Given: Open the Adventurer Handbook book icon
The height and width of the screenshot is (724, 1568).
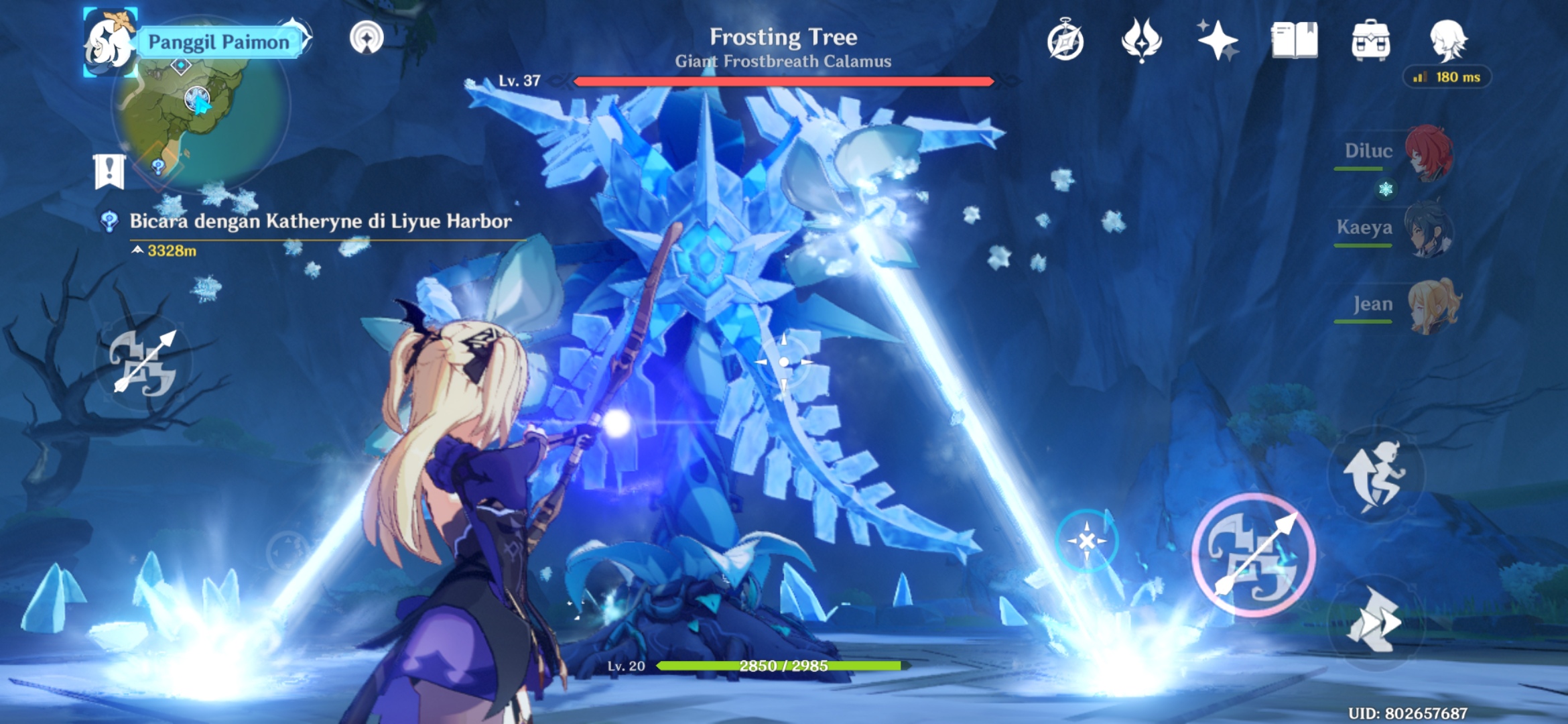Looking at the screenshot, I should [x=1294, y=40].
